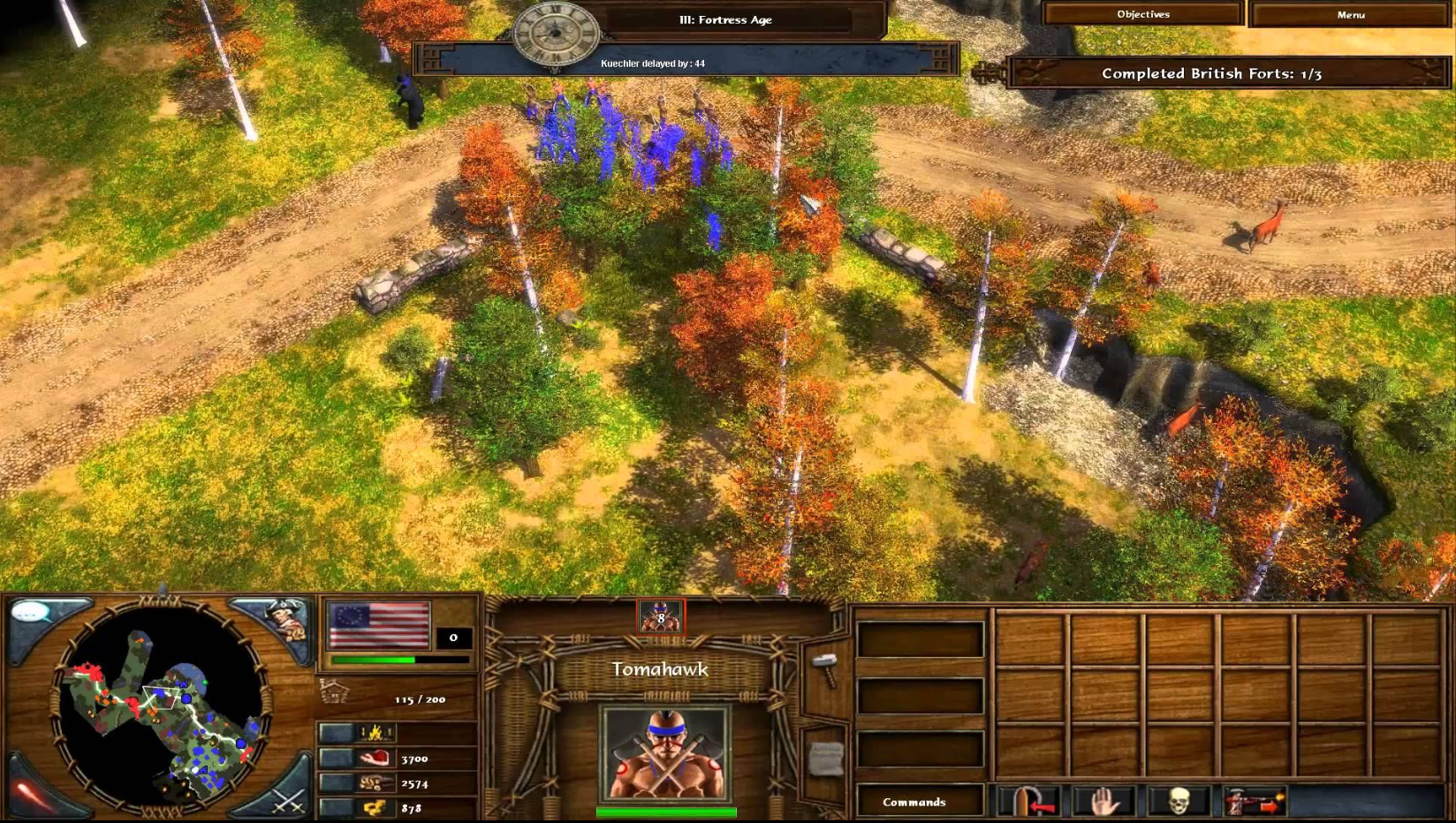The height and width of the screenshot is (823, 1456).
Task: Click the campfire experience icon
Action: 374,731
